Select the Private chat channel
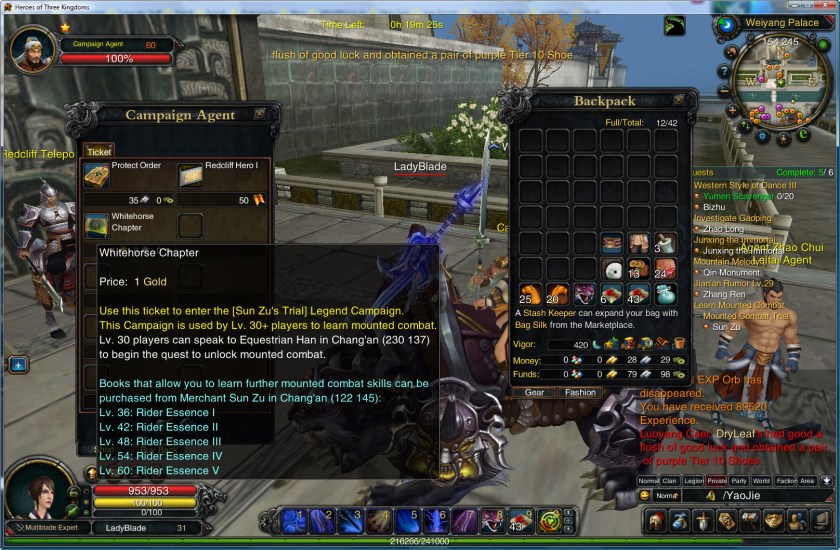The height and width of the screenshot is (550, 840). 716,481
